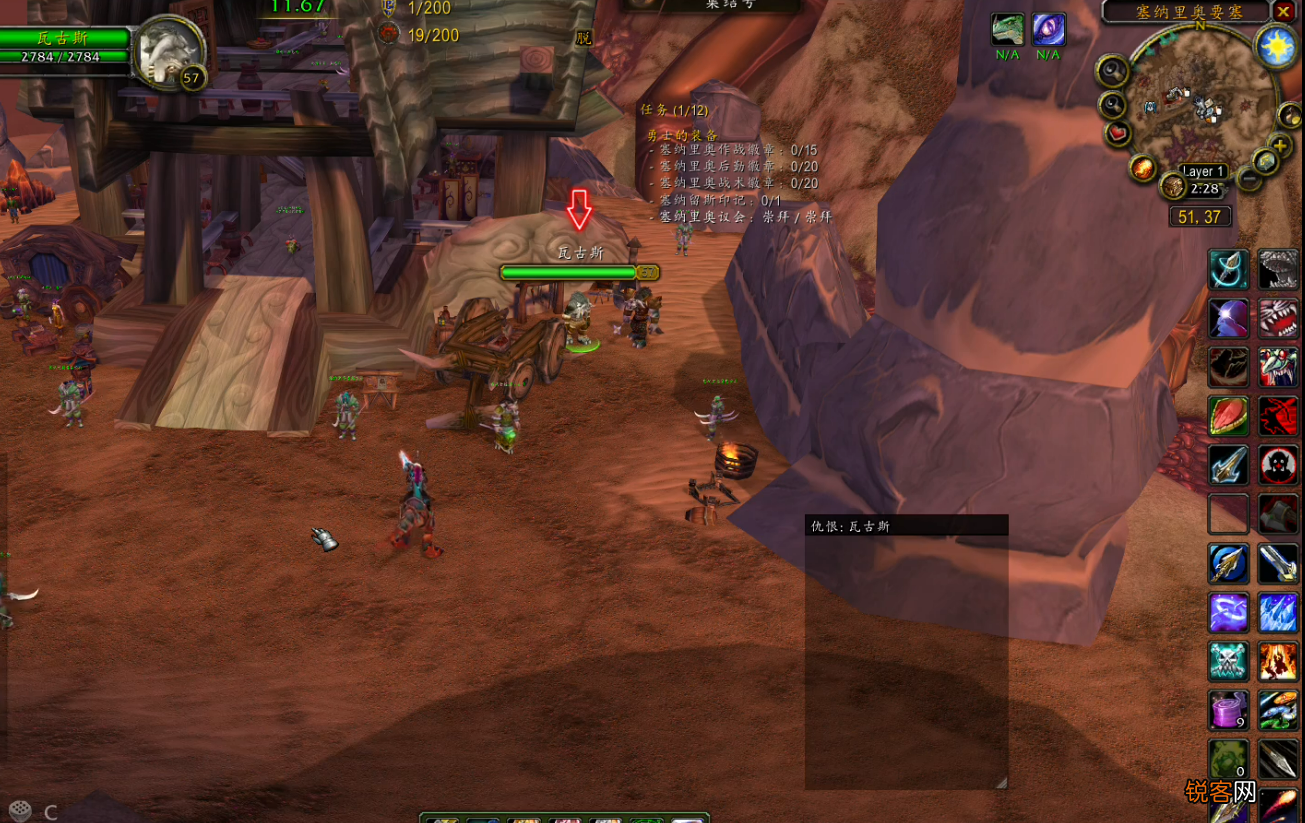1305x823 pixels.
Task: Activate the fire pillar ability
Action: pos(1278,661)
